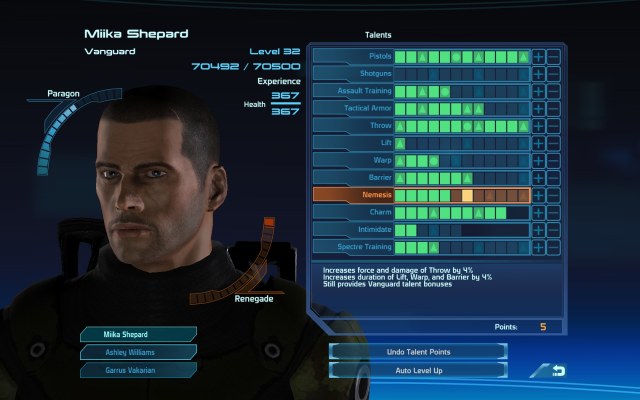640x400 pixels.
Task: Select Miika Shepard in the squad list
Action: [x=126, y=334]
